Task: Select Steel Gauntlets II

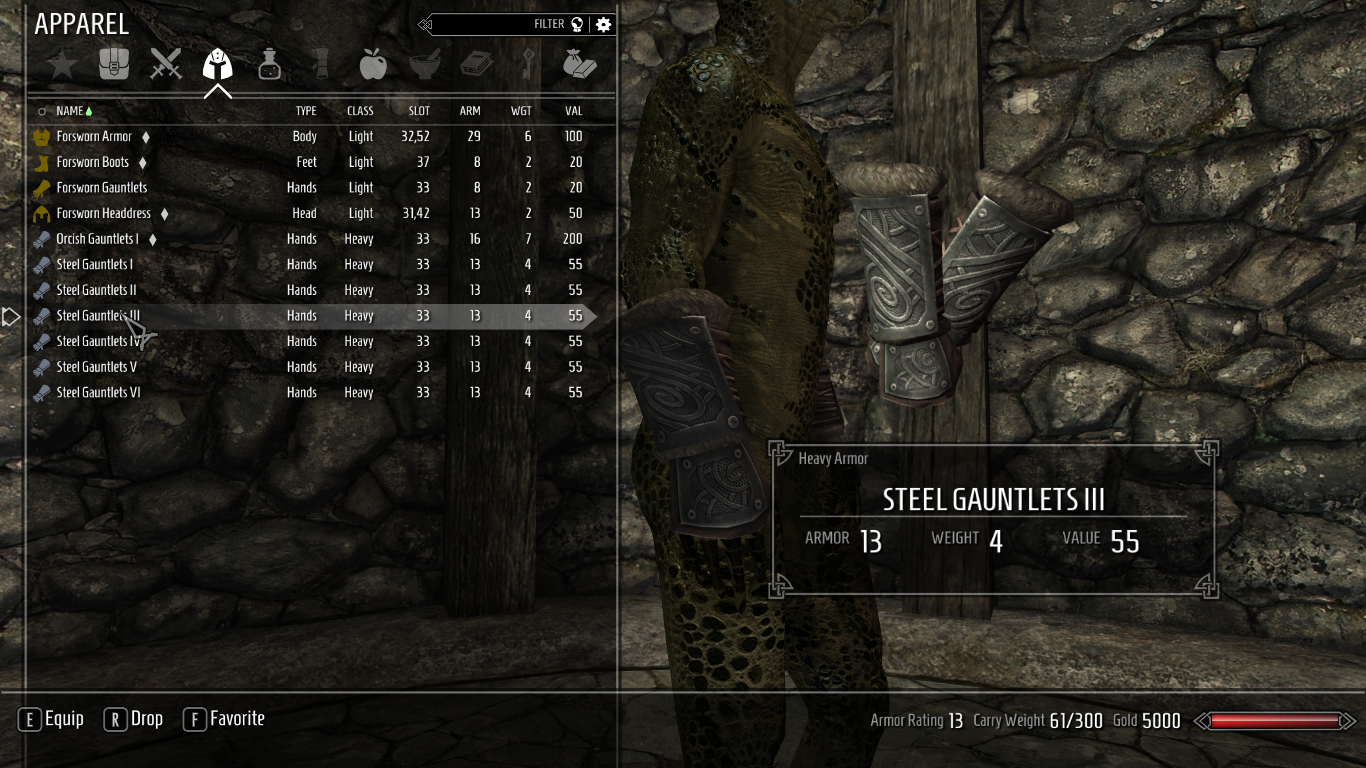Action: point(96,290)
